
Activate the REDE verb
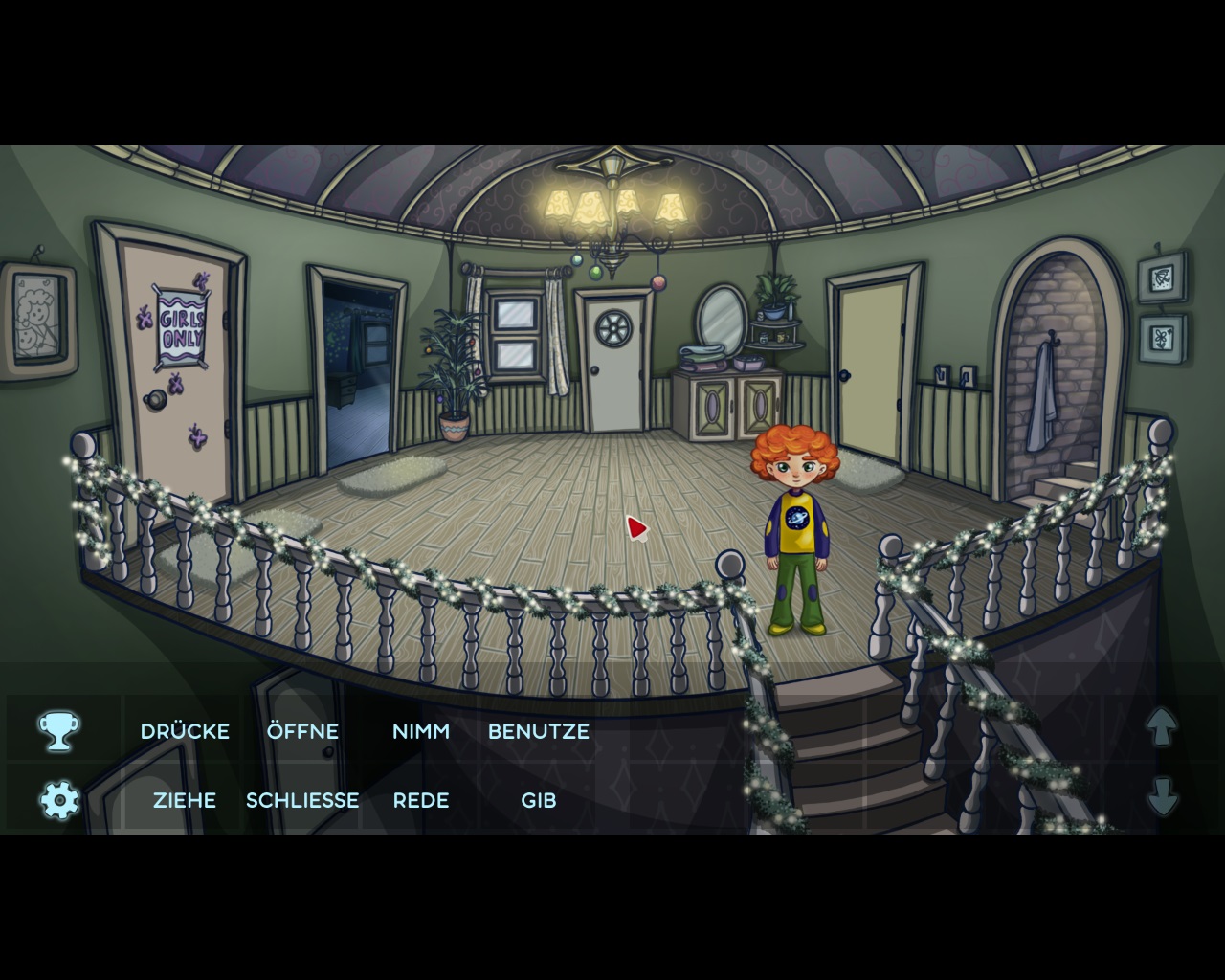pos(420,800)
